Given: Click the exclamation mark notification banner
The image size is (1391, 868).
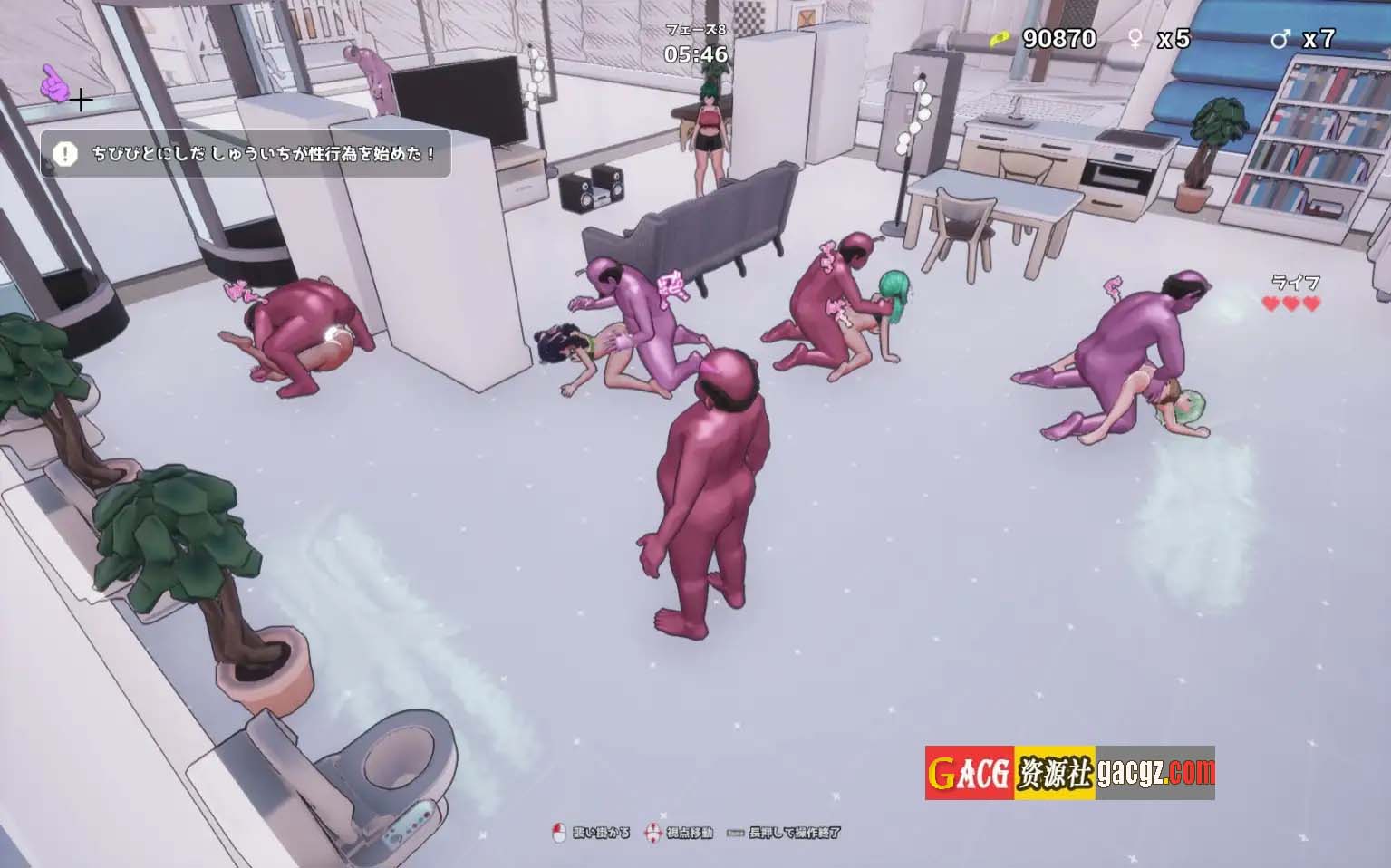Looking at the screenshot, I should point(246,154).
